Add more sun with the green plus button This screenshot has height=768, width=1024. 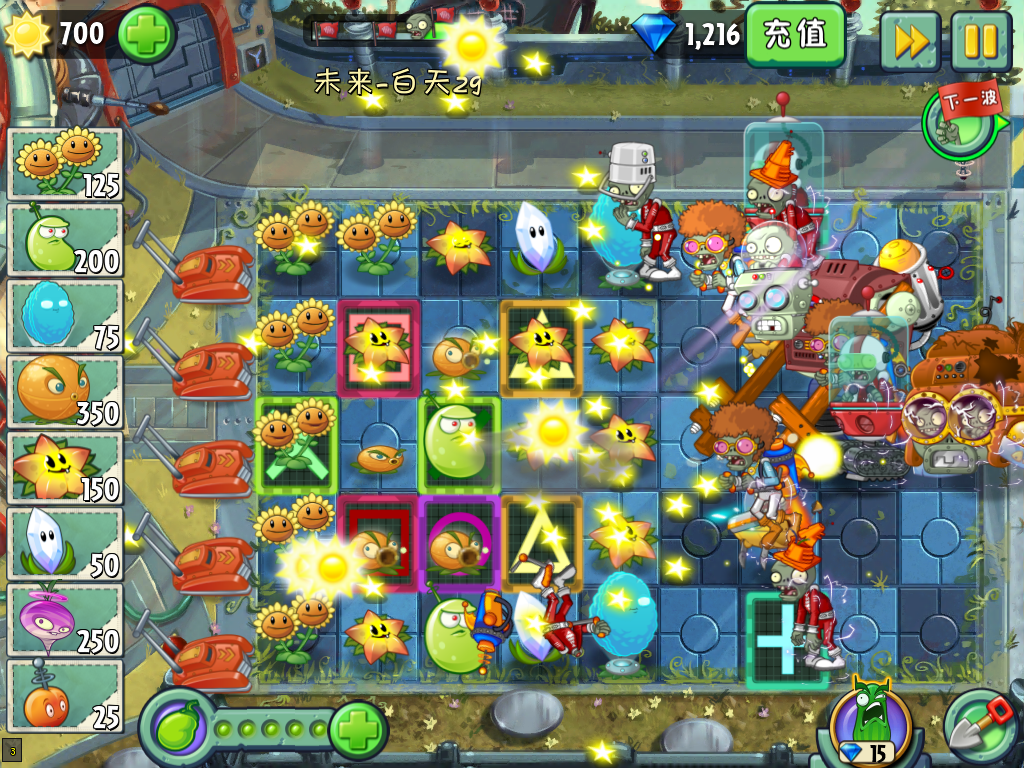[147, 34]
